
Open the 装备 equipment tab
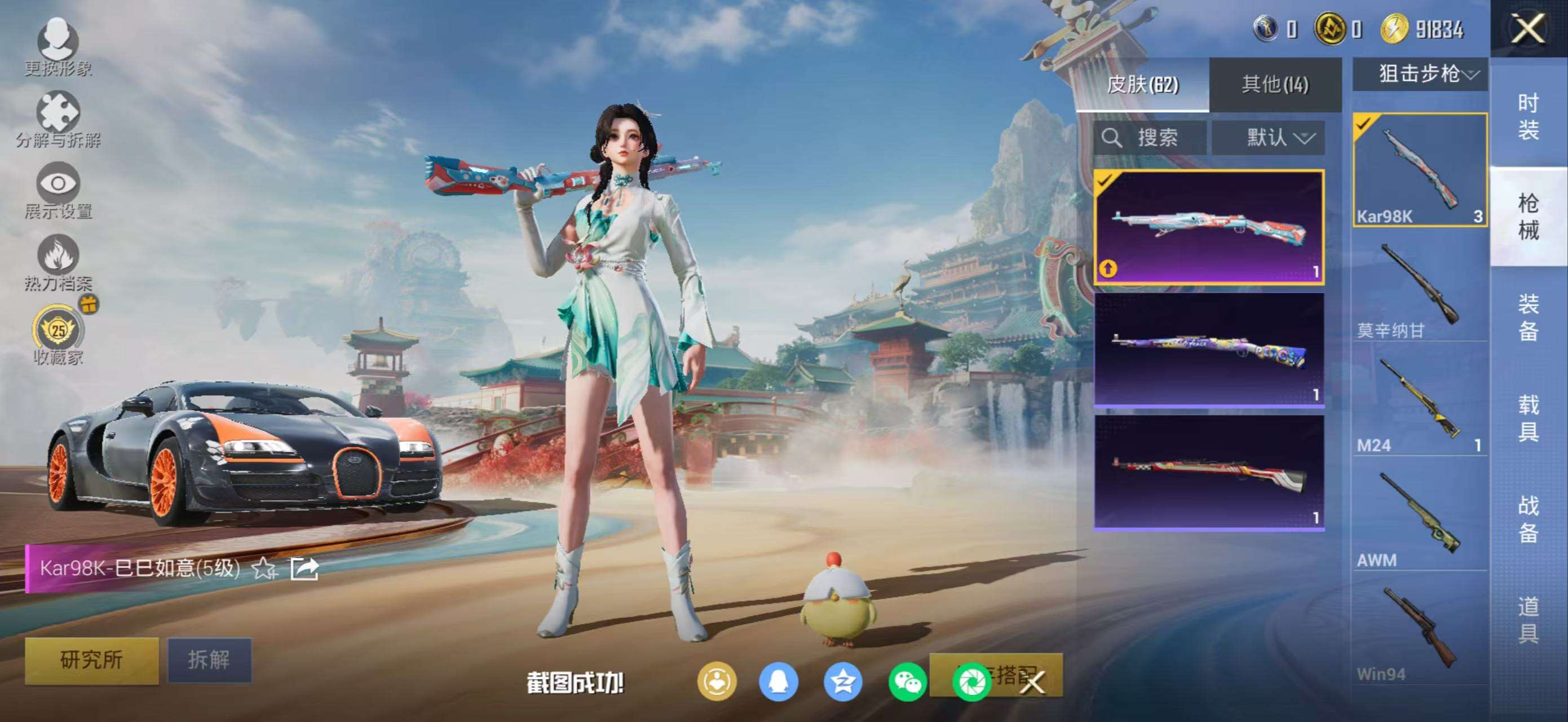point(1528,318)
